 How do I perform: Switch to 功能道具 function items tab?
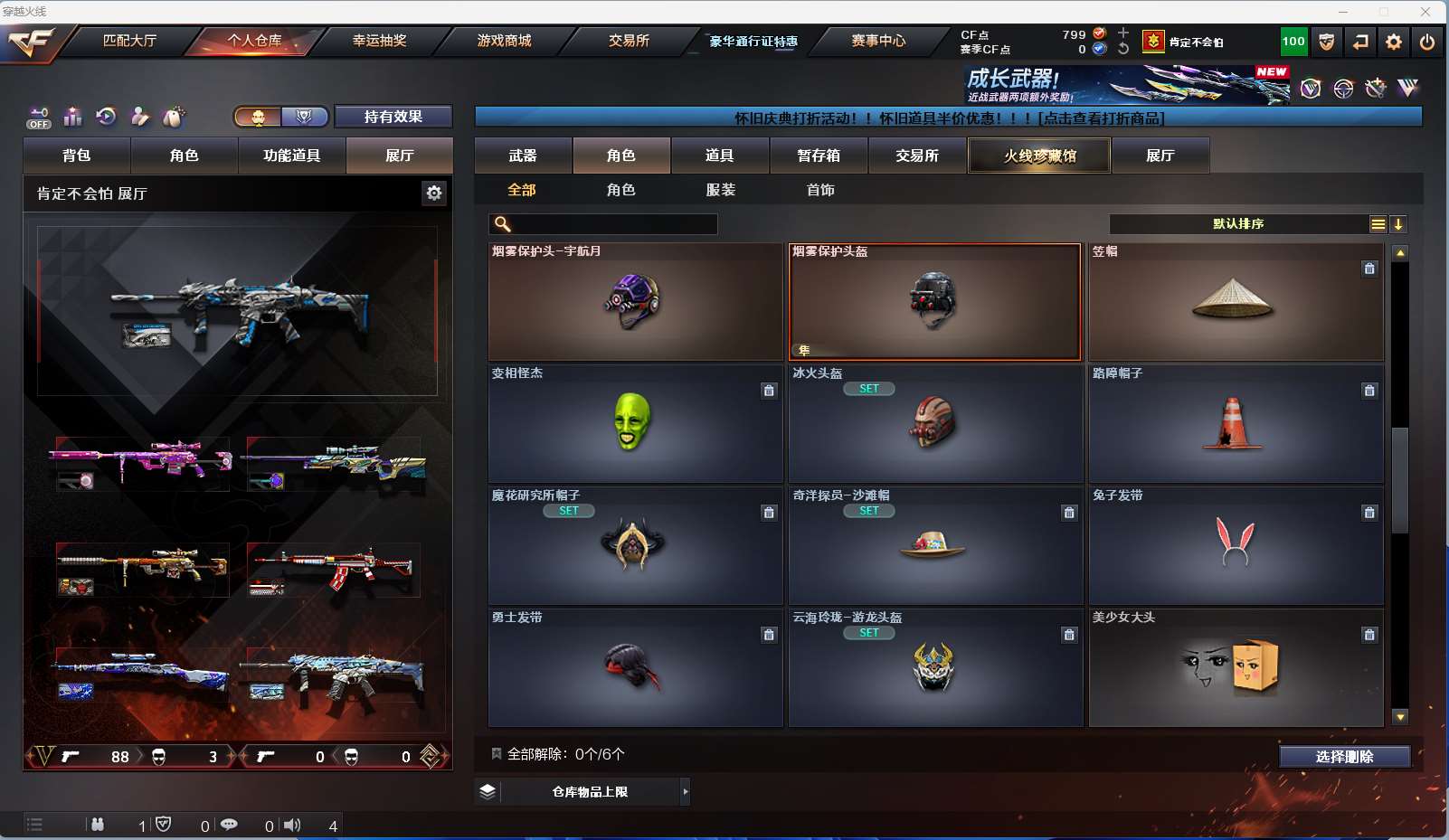tap(291, 156)
